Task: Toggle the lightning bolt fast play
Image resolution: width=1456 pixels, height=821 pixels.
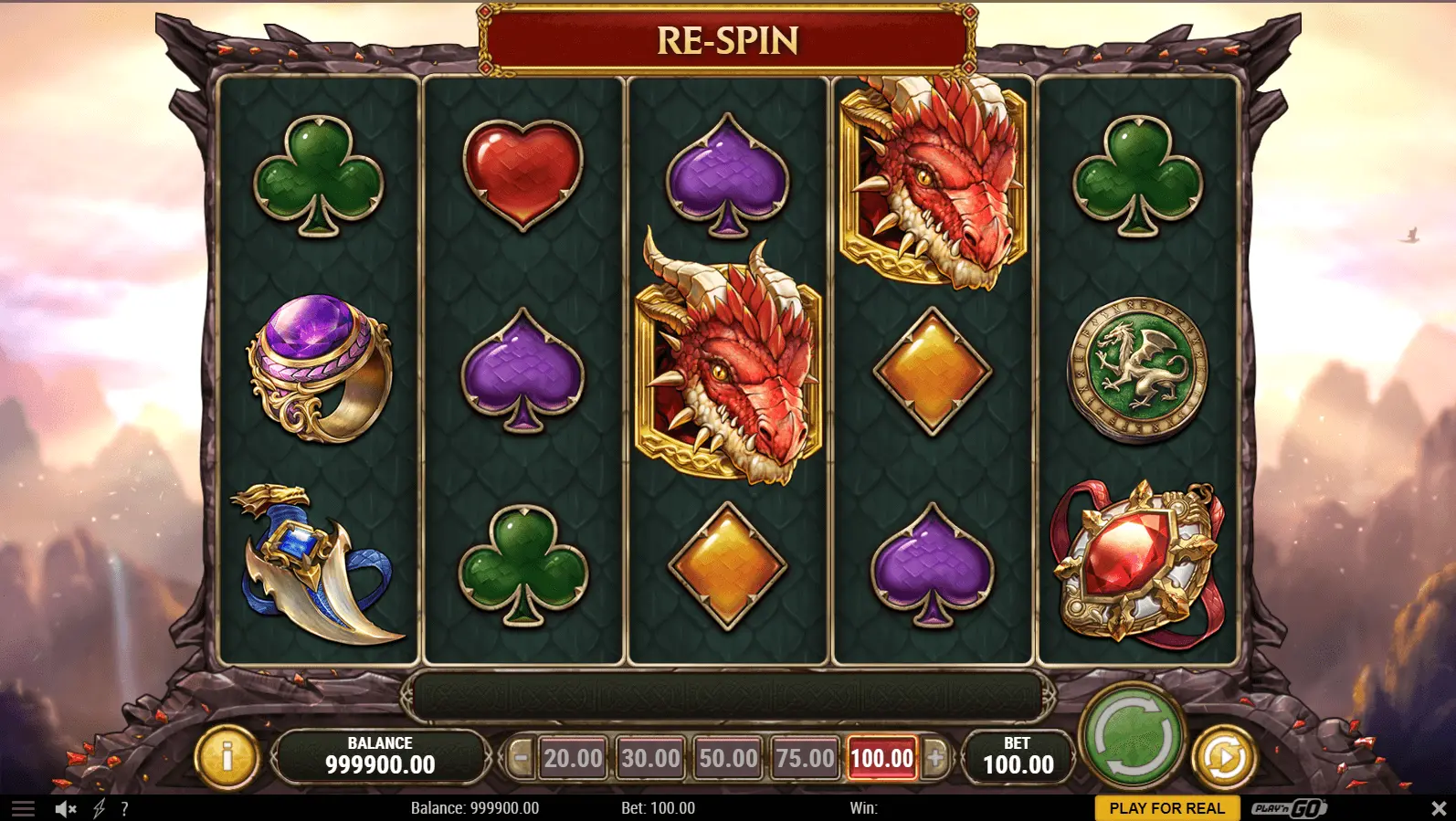Action: tap(99, 808)
